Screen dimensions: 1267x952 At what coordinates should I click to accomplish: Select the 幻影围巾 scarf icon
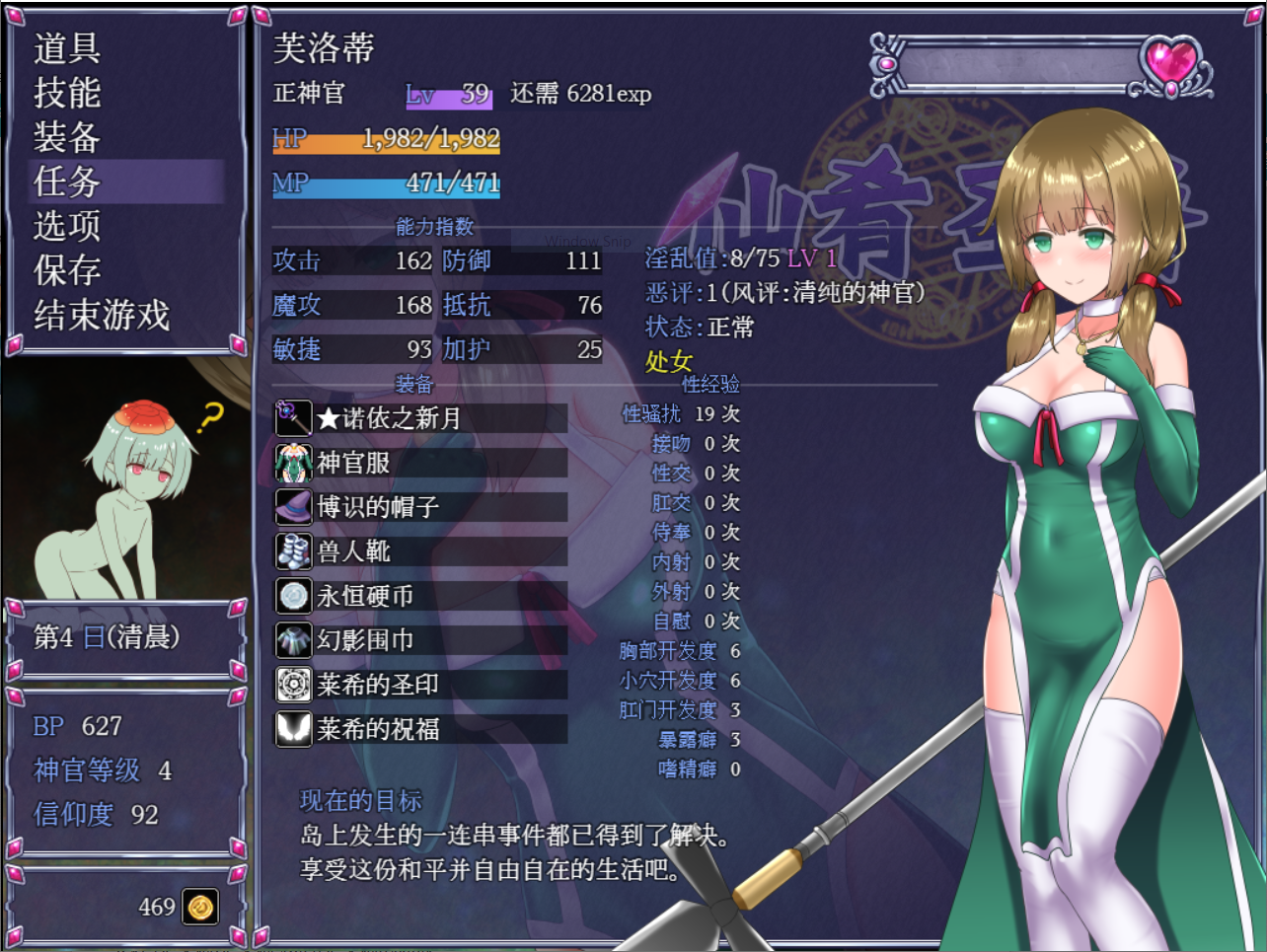pyautogui.click(x=291, y=640)
